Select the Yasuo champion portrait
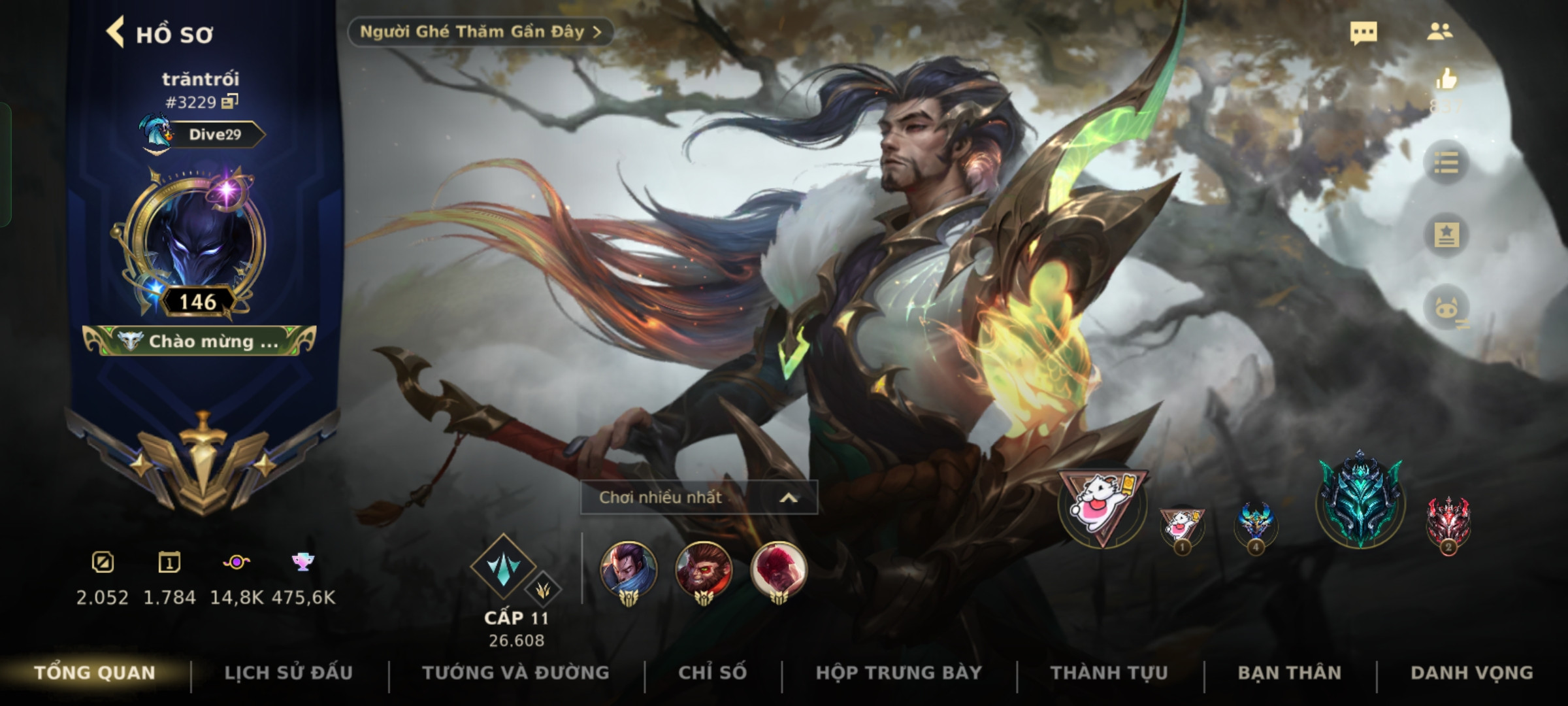1568x706 pixels. [x=629, y=570]
